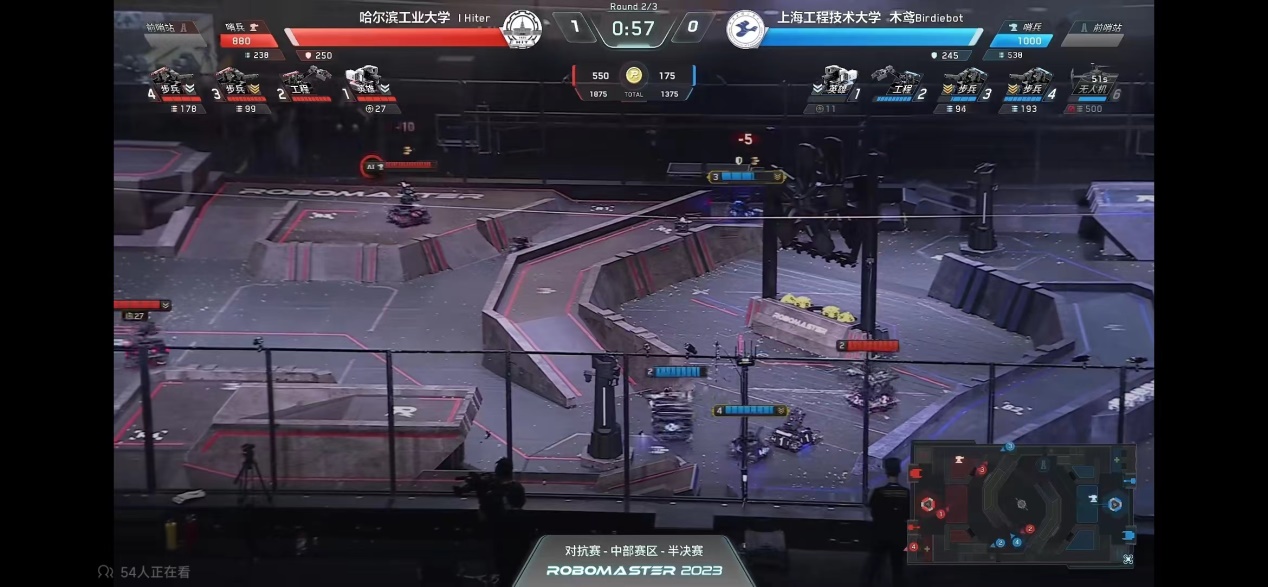Image resolution: width=1268 pixels, height=587 pixels.
Task: Select blue team's drone number 6 icon
Action: tap(1091, 82)
